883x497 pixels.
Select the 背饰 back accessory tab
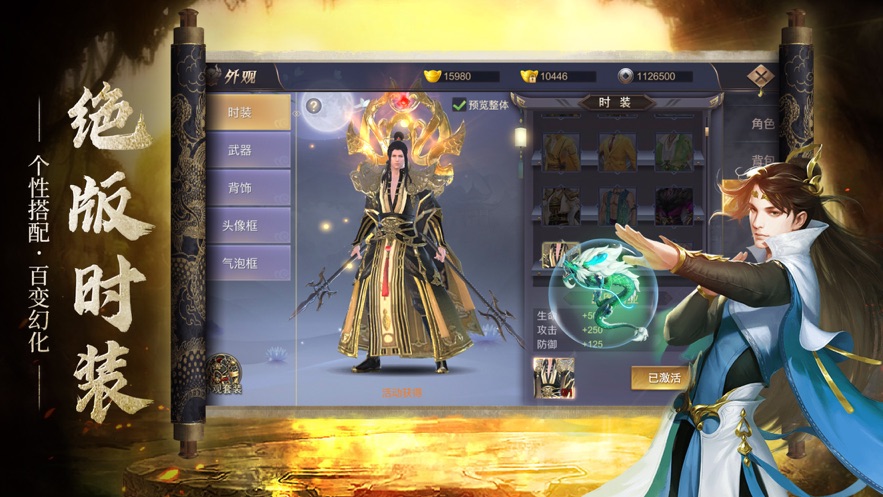[248, 188]
